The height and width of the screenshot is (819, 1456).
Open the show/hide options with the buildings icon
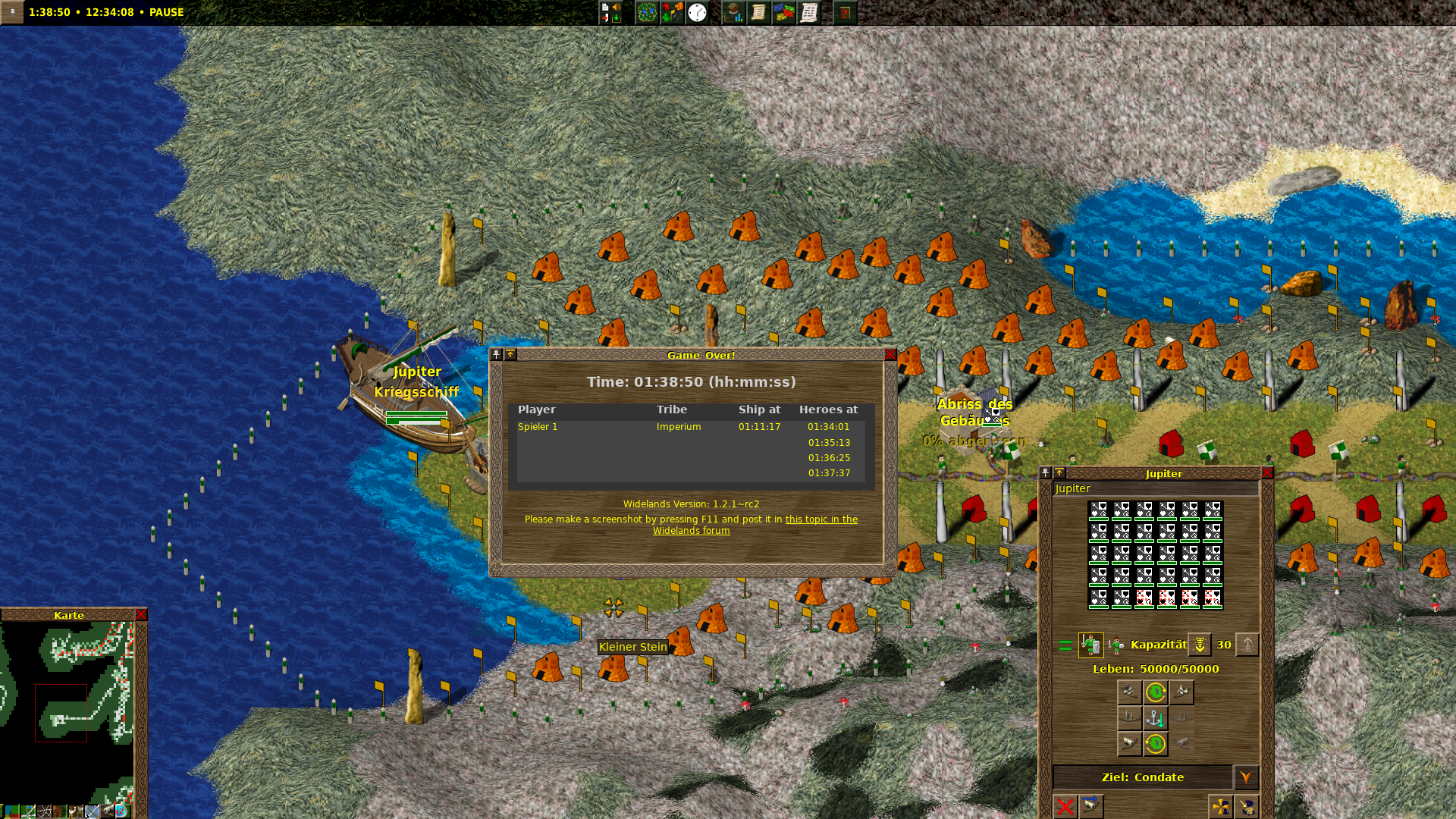(672, 12)
